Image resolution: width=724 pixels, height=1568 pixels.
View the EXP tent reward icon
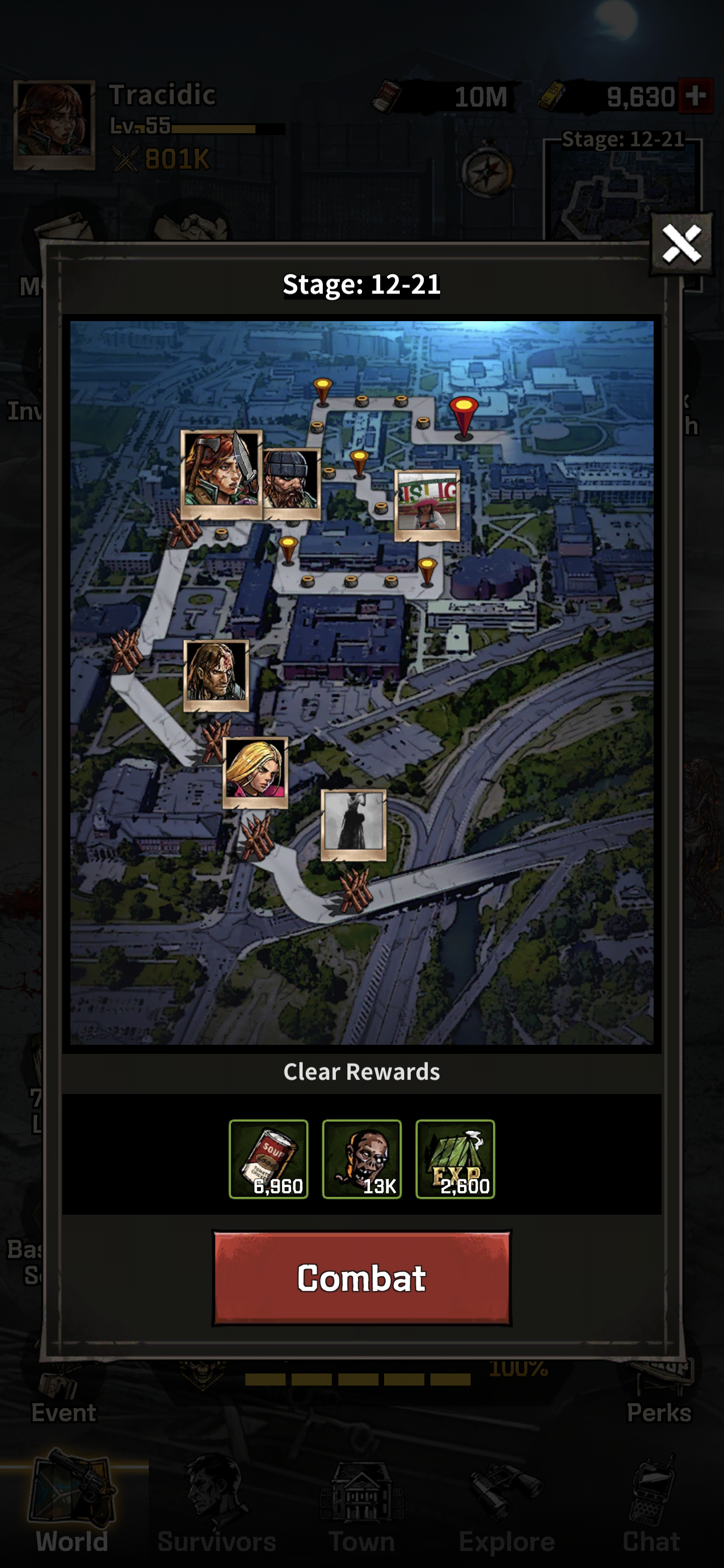coord(455,1159)
